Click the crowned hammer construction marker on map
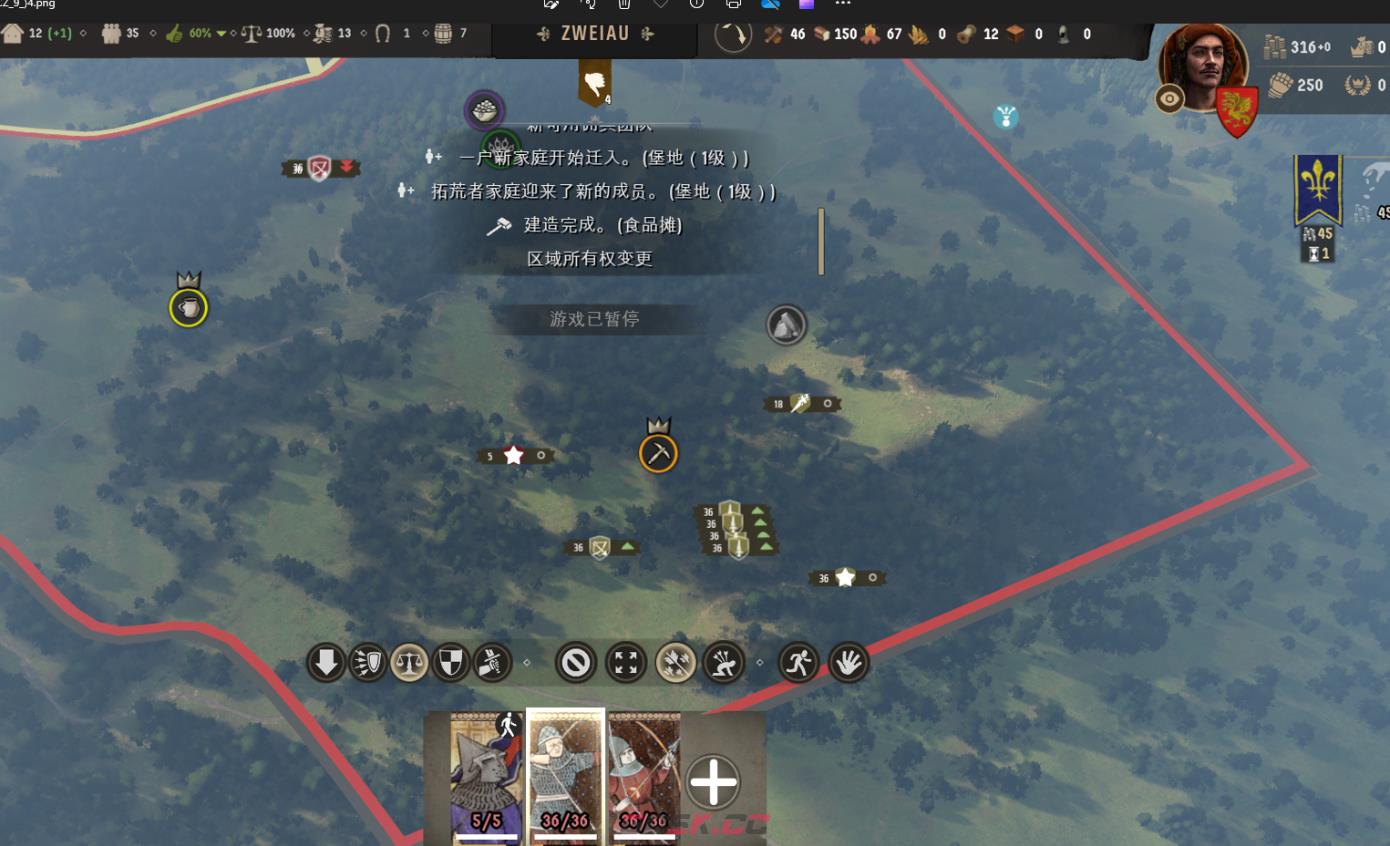 point(658,452)
